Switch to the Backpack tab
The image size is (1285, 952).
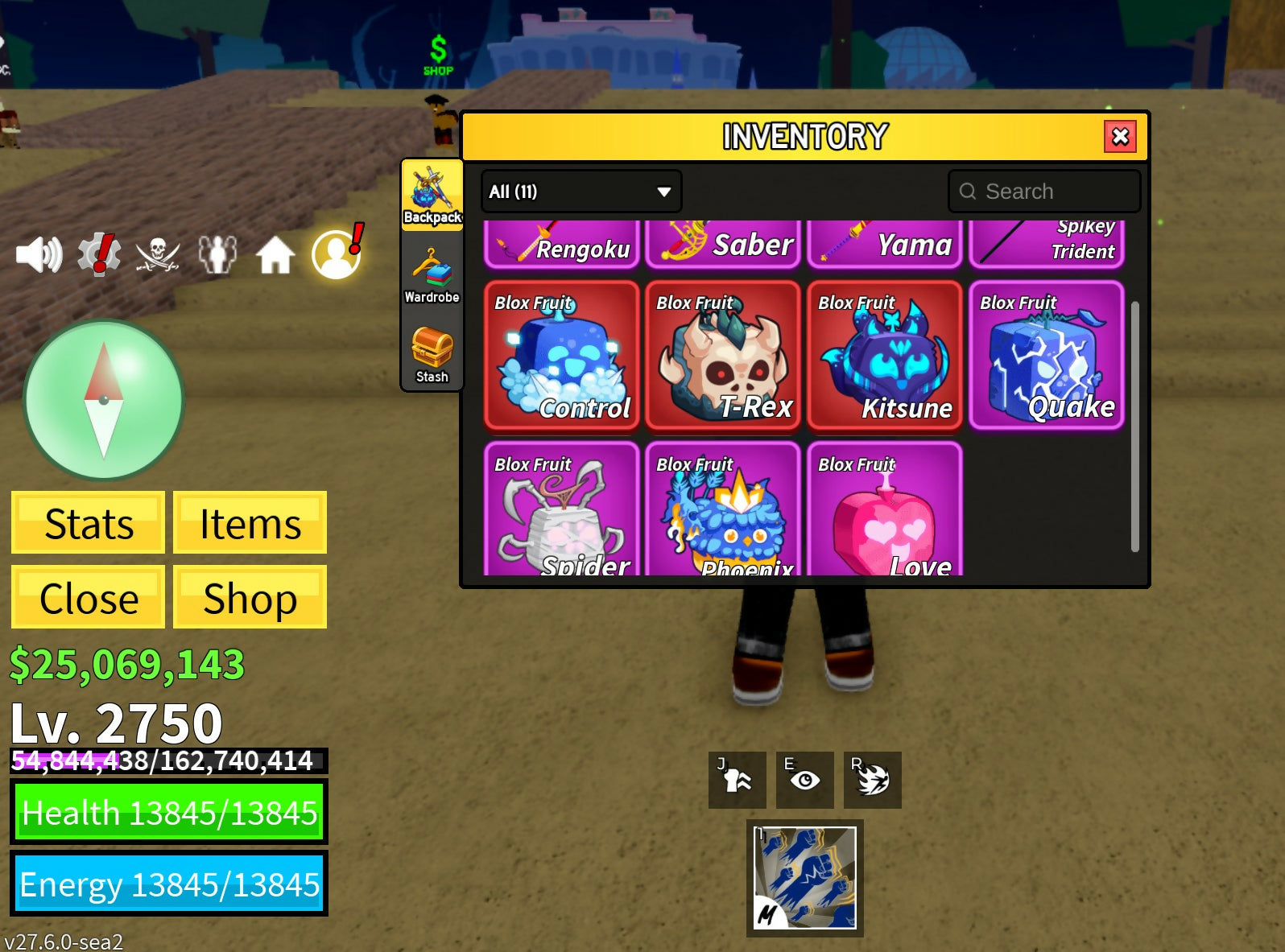(x=432, y=195)
